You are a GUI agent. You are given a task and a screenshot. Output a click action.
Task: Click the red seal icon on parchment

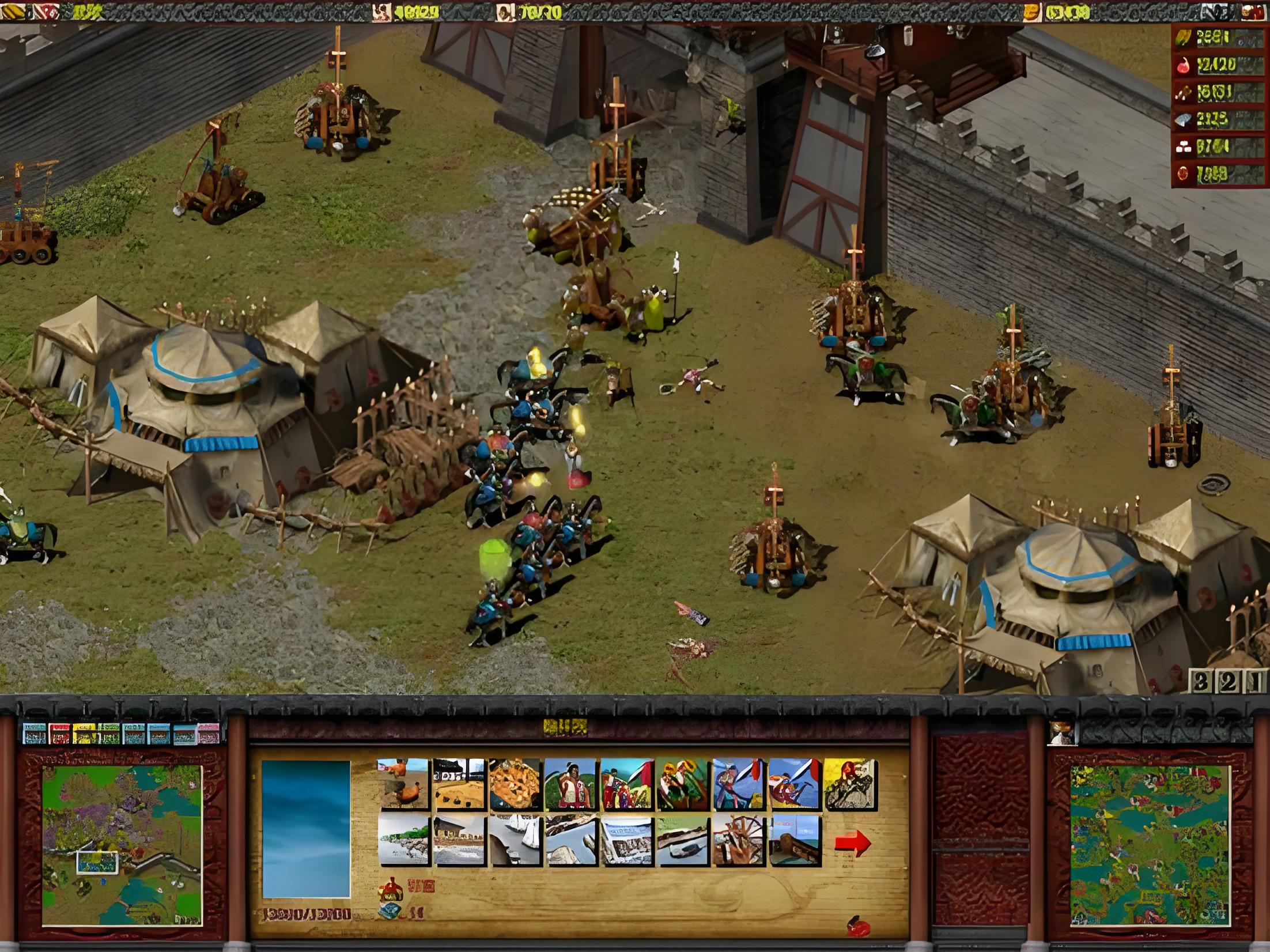pyautogui.click(x=860, y=927)
